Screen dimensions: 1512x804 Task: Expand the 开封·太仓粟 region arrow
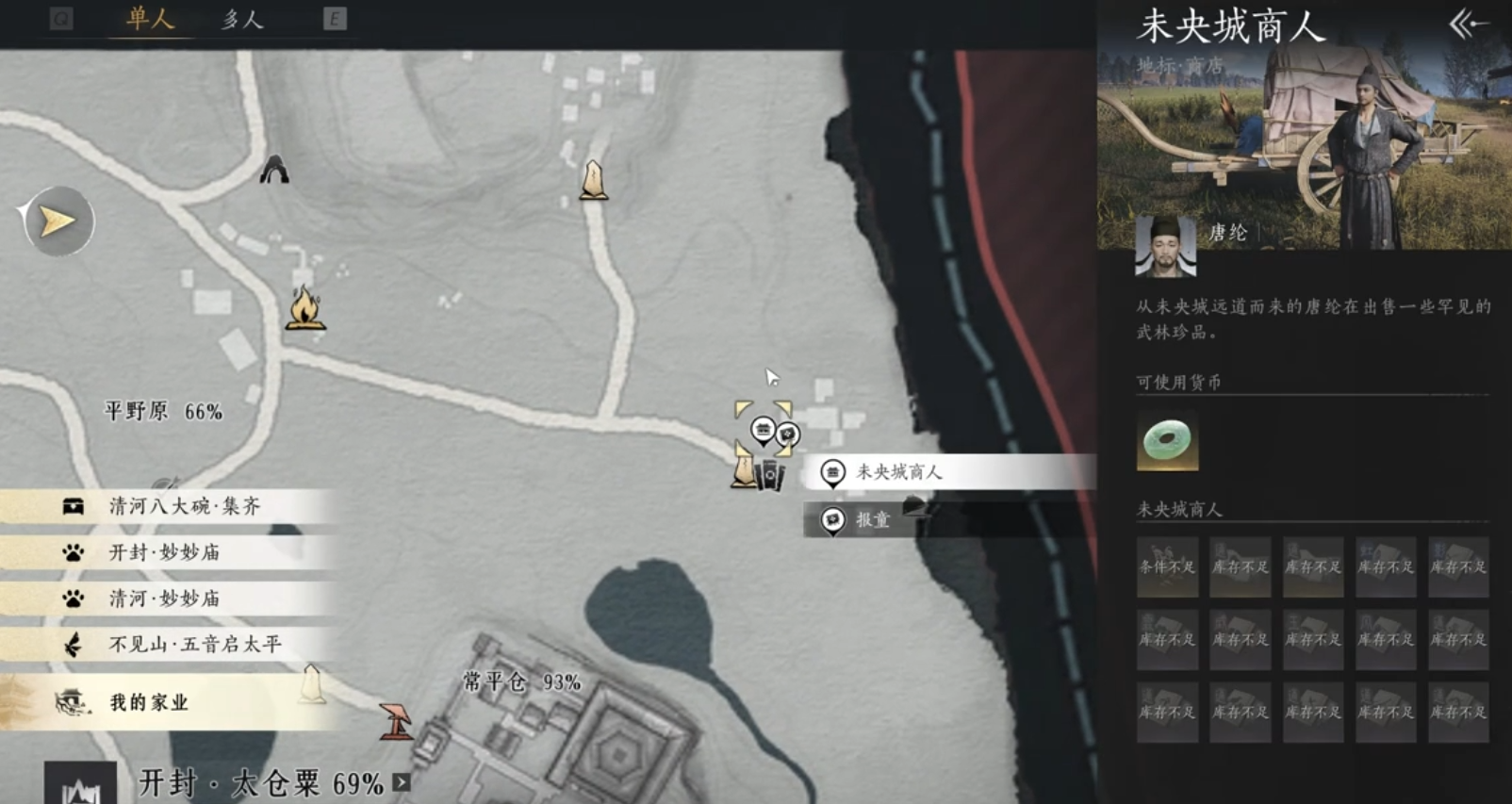coord(402,782)
